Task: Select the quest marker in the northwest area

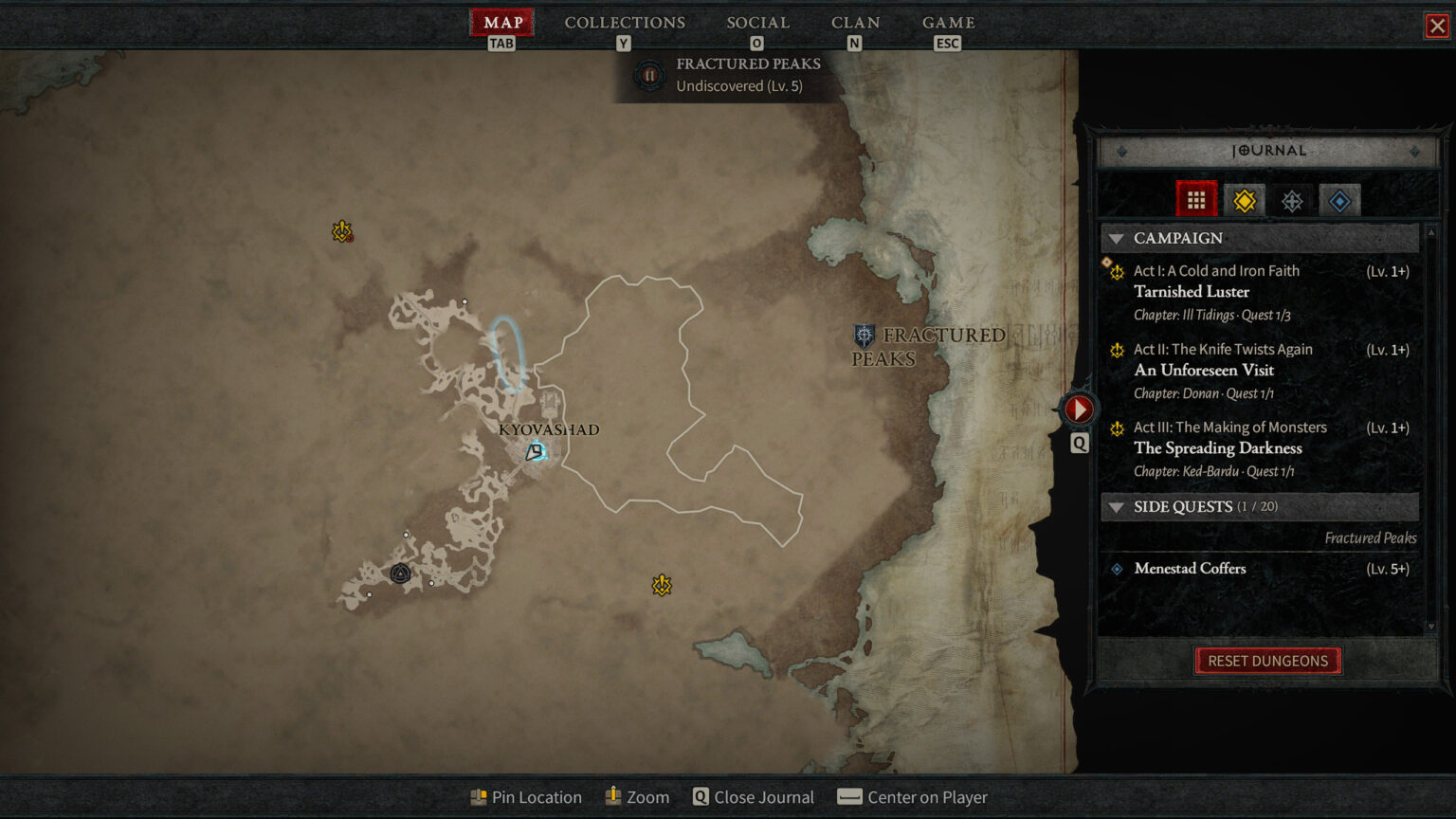Action: click(x=339, y=228)
